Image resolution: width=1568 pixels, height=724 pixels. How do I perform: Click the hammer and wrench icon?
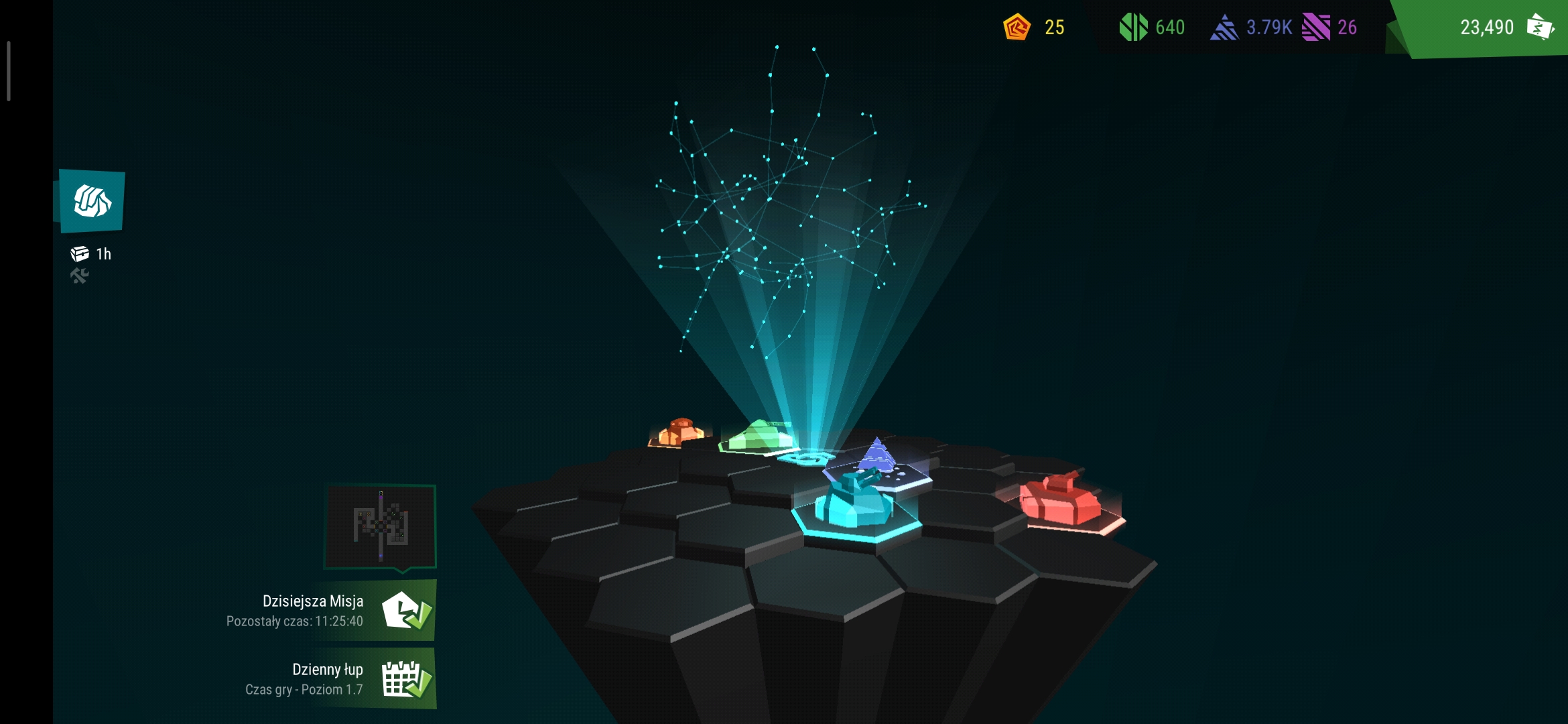coord(80,276)
